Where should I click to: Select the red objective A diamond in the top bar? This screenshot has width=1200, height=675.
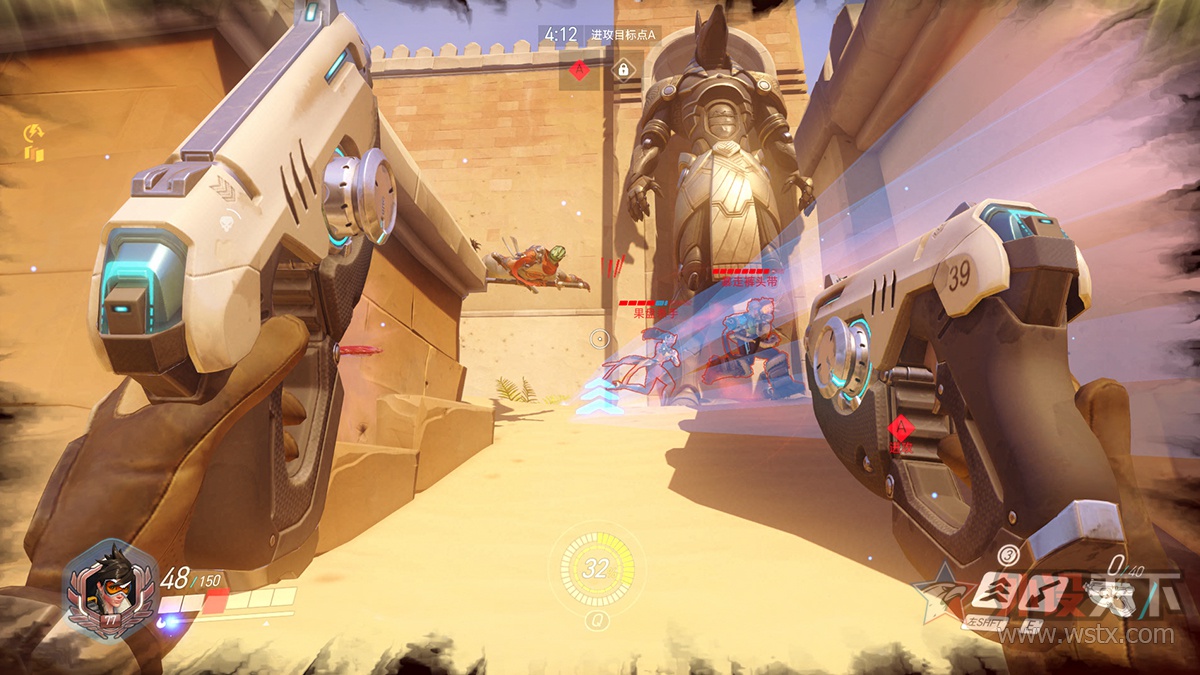(577, 69)
